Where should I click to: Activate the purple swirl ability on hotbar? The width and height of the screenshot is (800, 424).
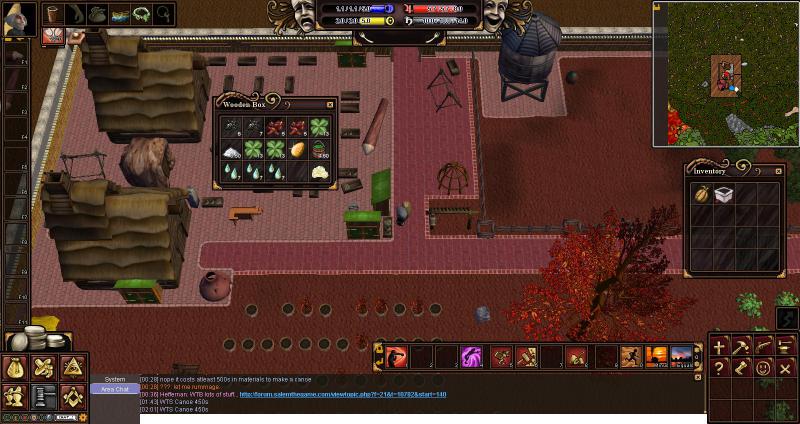[x=470, y=356]
